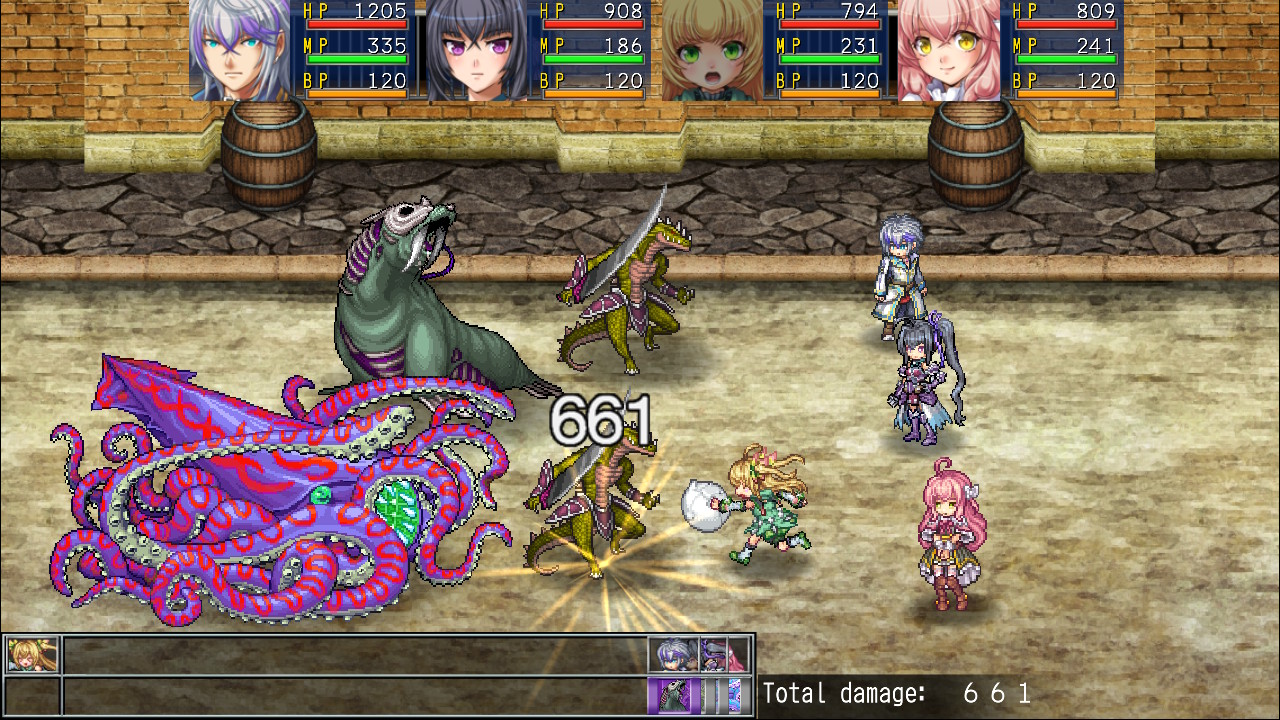Click the 661 damage number
Image resolution: width=1280 pixels, height=720 pixels.
(600, 418)
